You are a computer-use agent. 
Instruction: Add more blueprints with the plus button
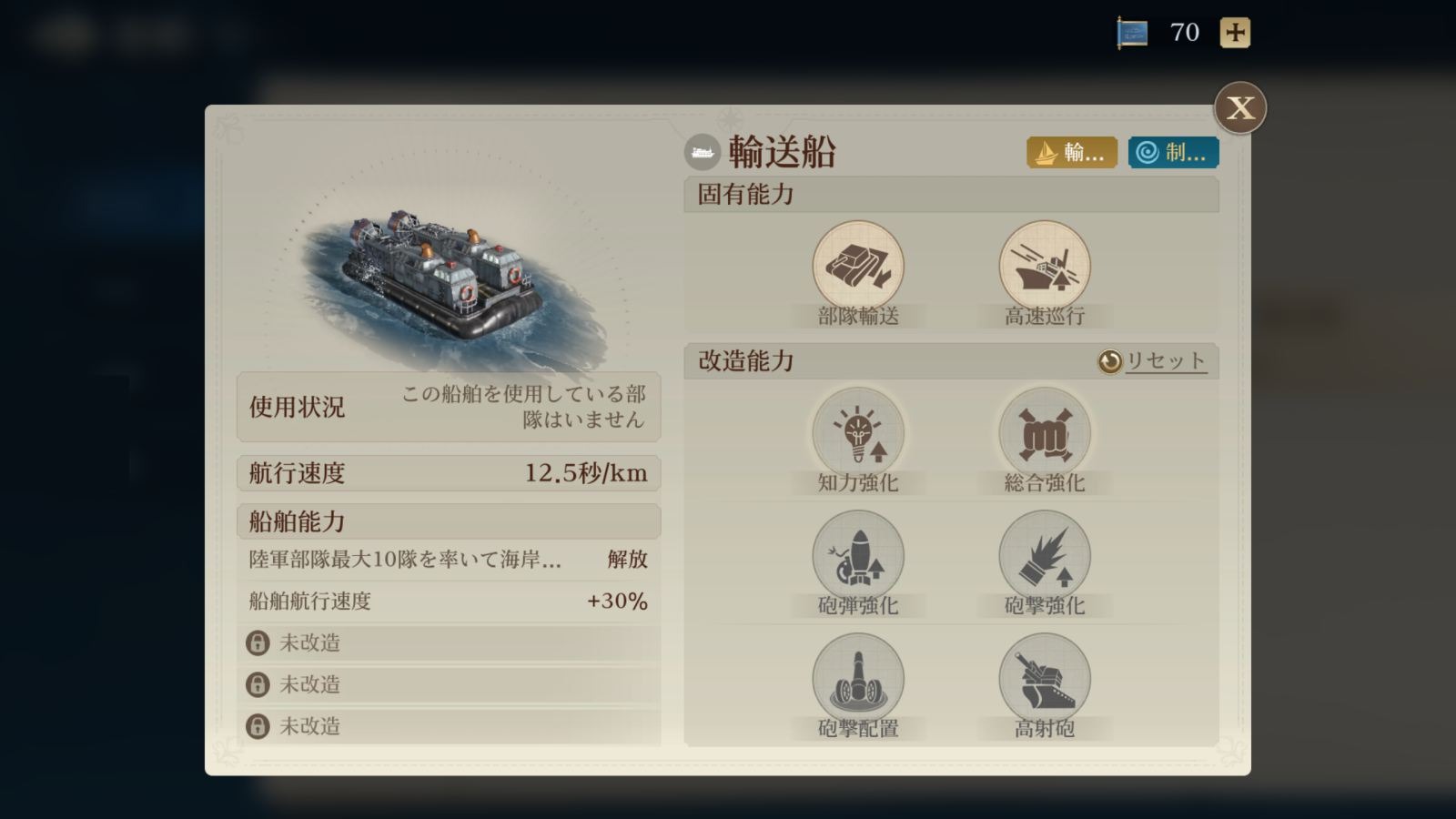tap(1235, 33)
